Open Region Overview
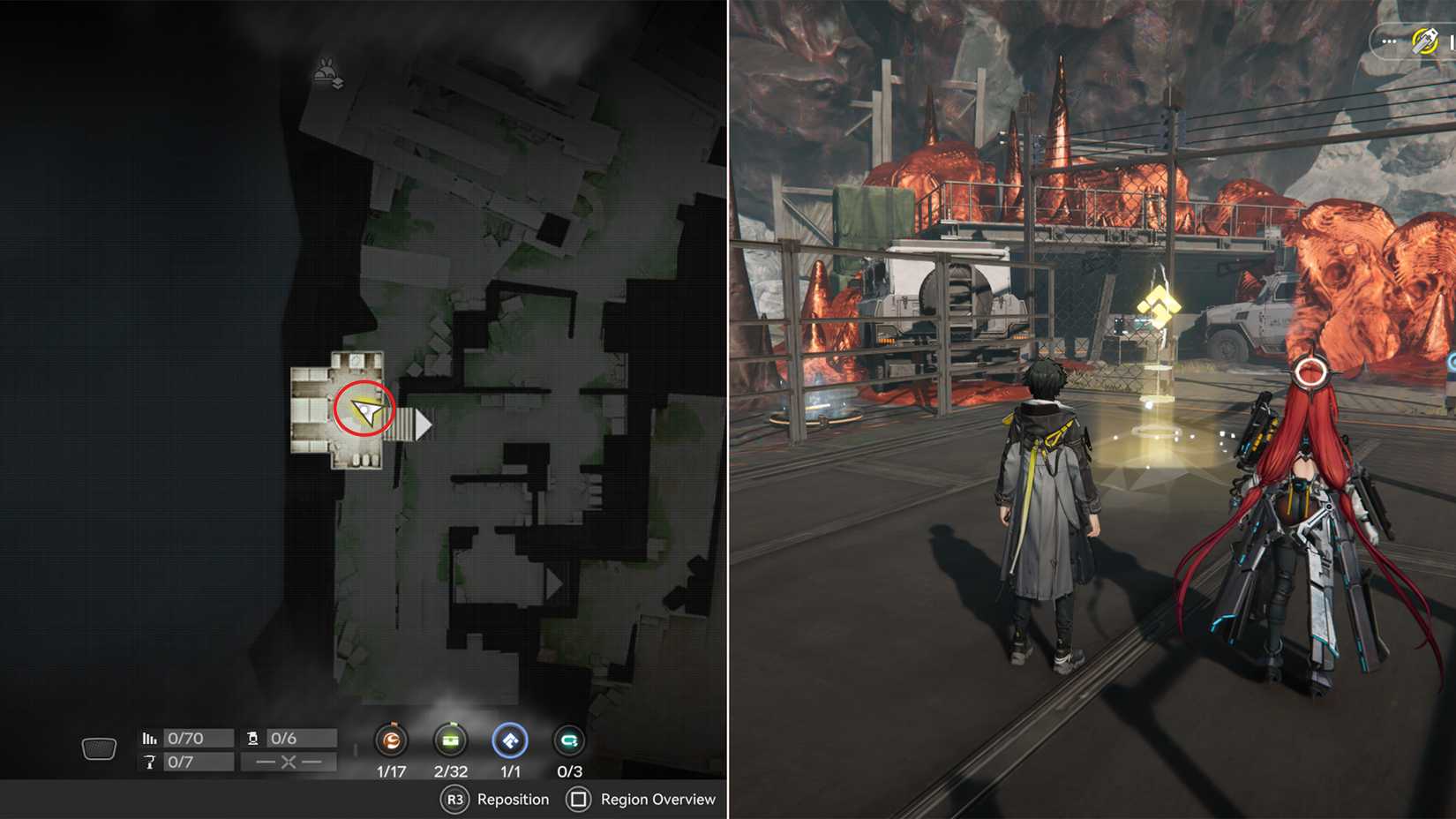 [x=638, y=800]
